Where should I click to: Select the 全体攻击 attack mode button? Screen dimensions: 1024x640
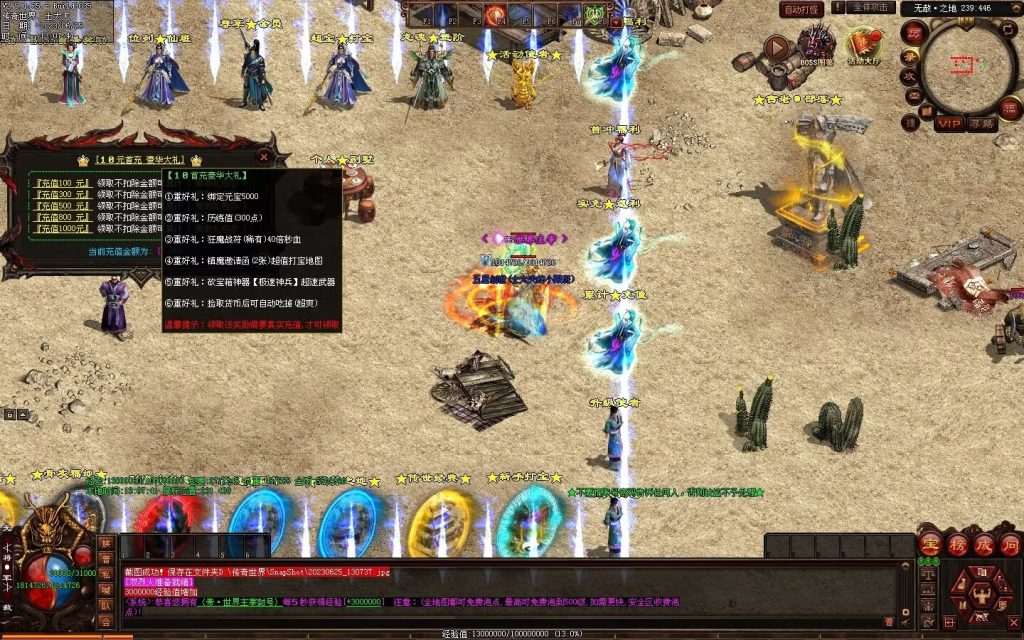coord(870,7)
